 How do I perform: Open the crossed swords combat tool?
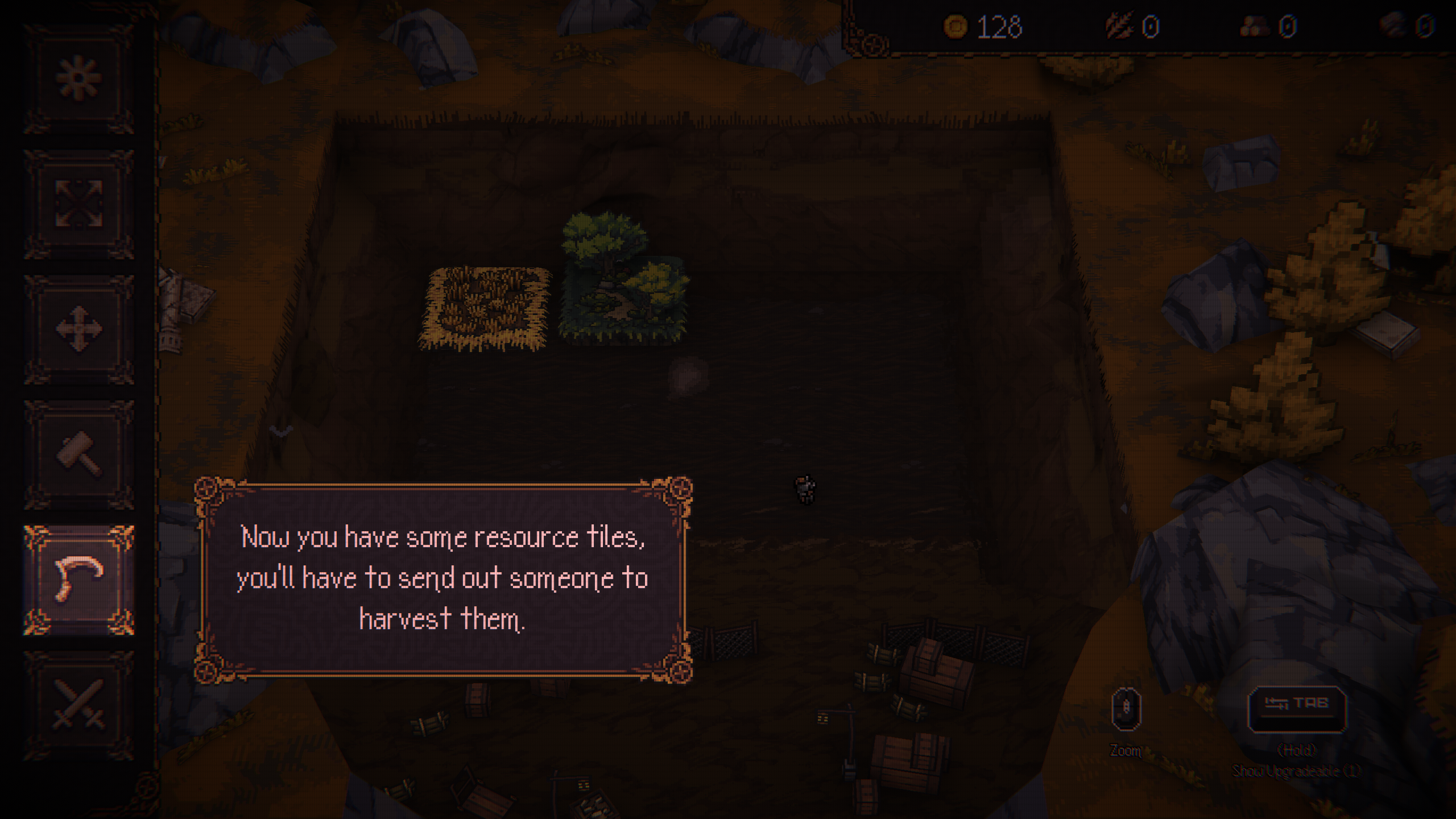point(78,704)
